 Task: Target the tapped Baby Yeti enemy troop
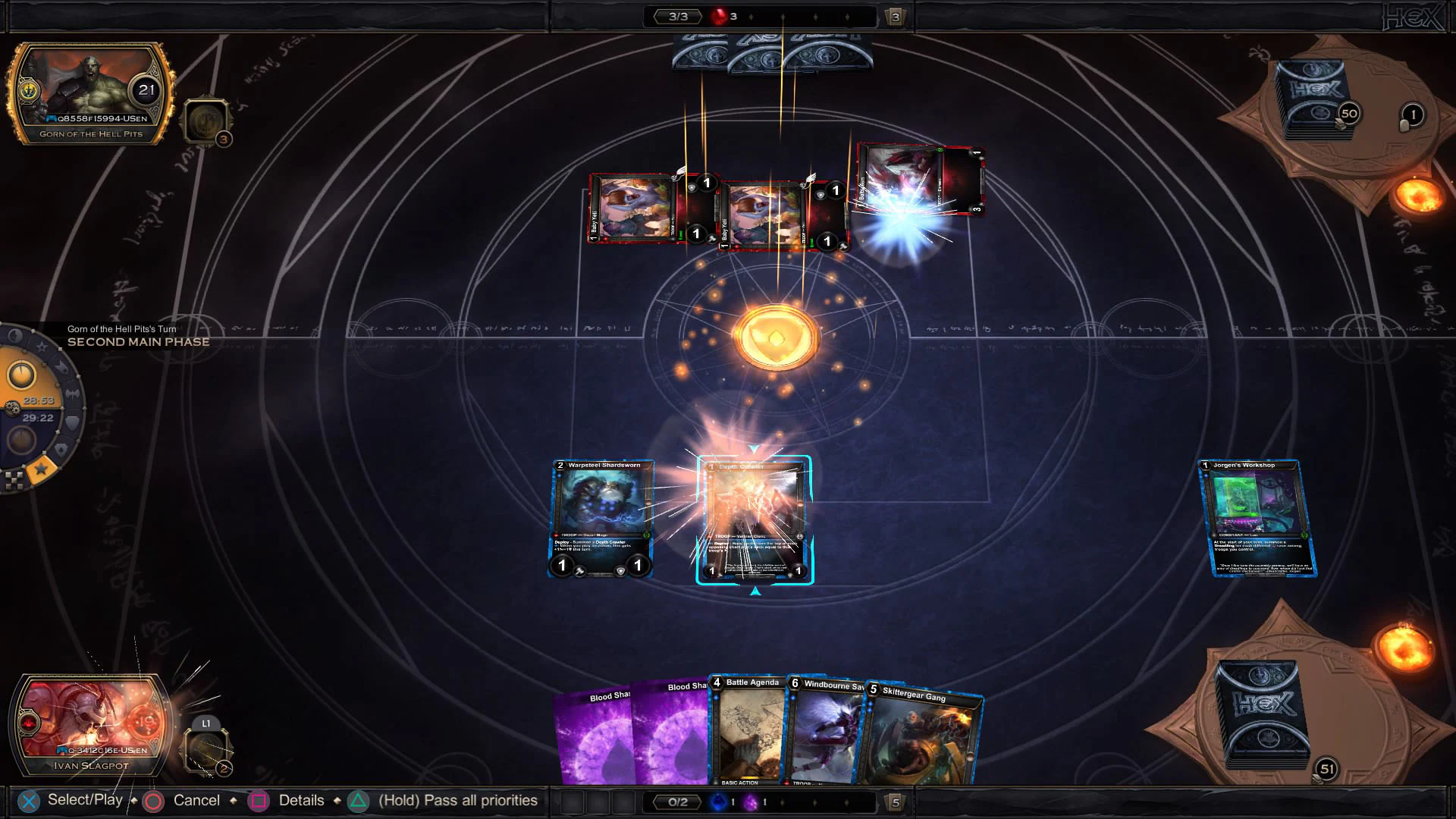(x=919, y=180)
